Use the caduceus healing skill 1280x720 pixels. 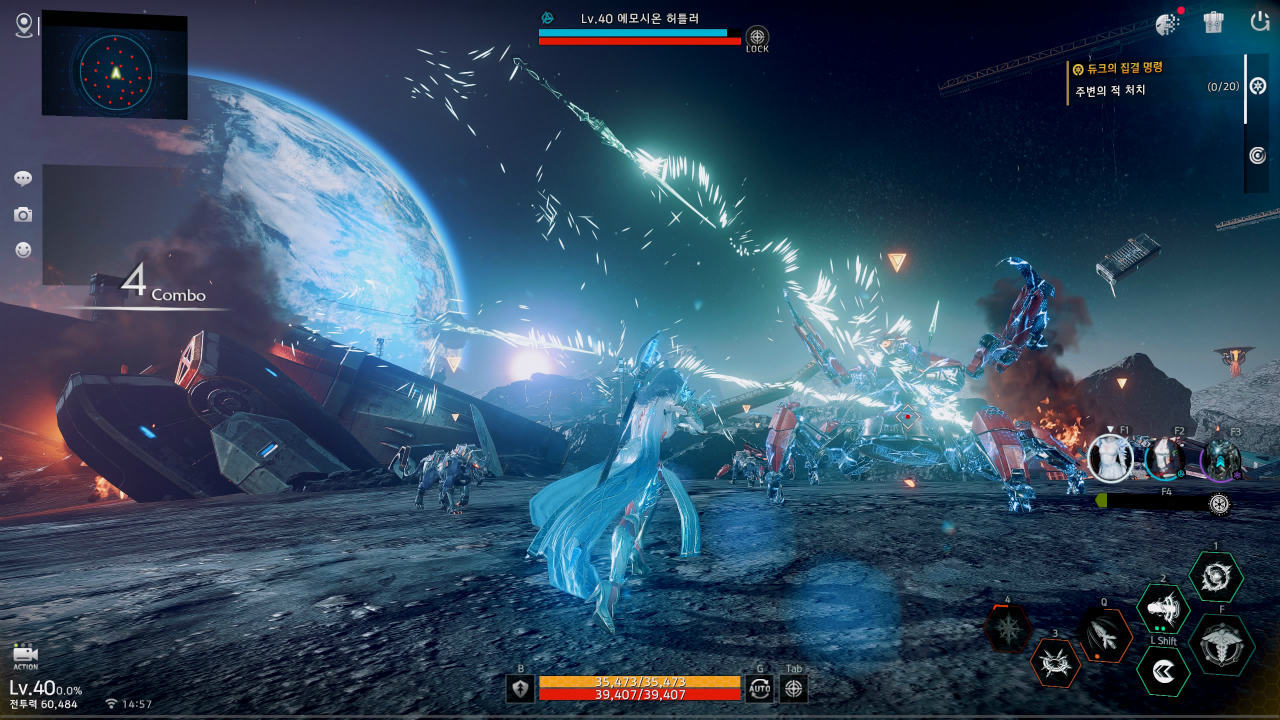(x=1221, y=645)
